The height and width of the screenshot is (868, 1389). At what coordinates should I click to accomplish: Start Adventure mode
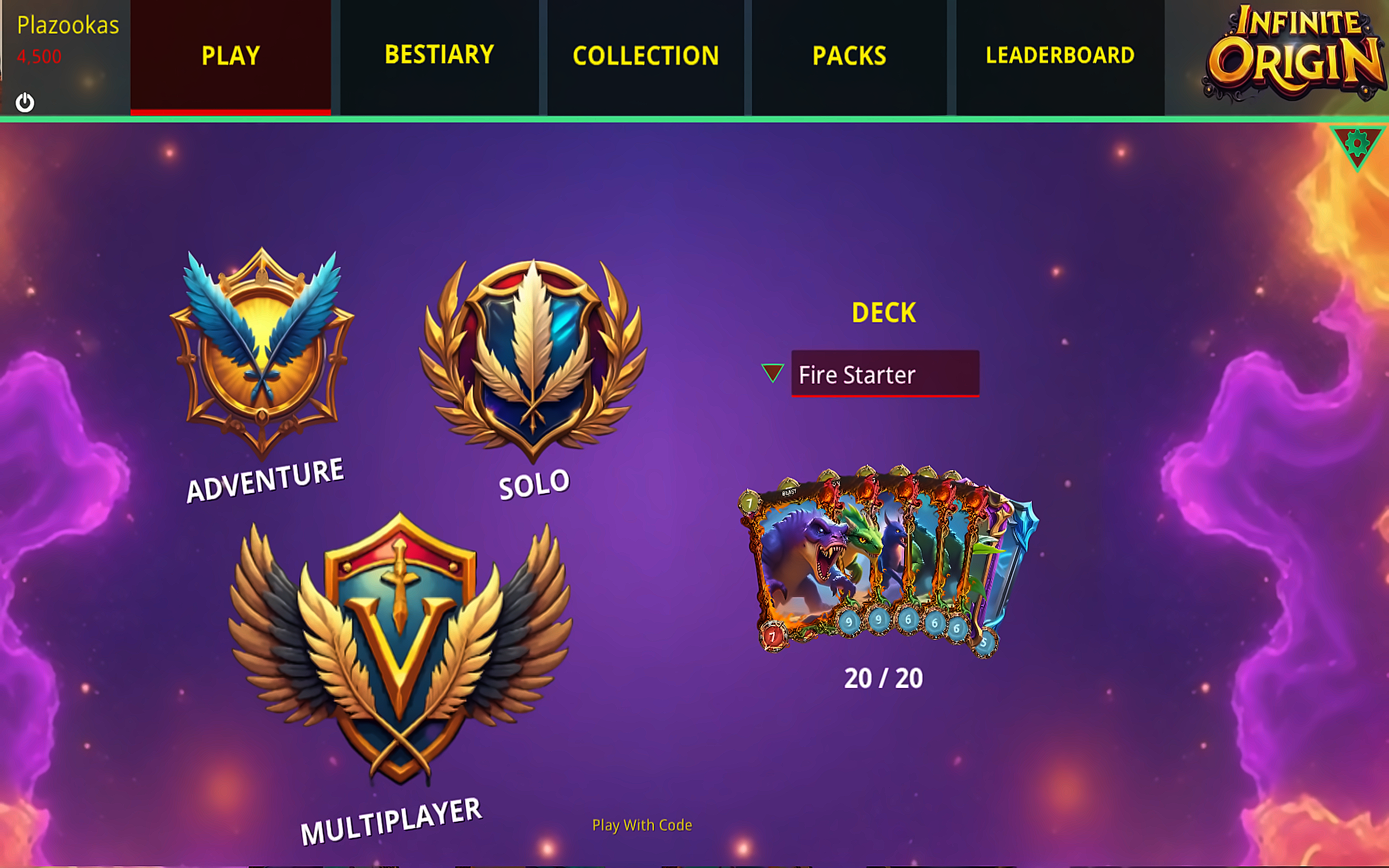262,353
